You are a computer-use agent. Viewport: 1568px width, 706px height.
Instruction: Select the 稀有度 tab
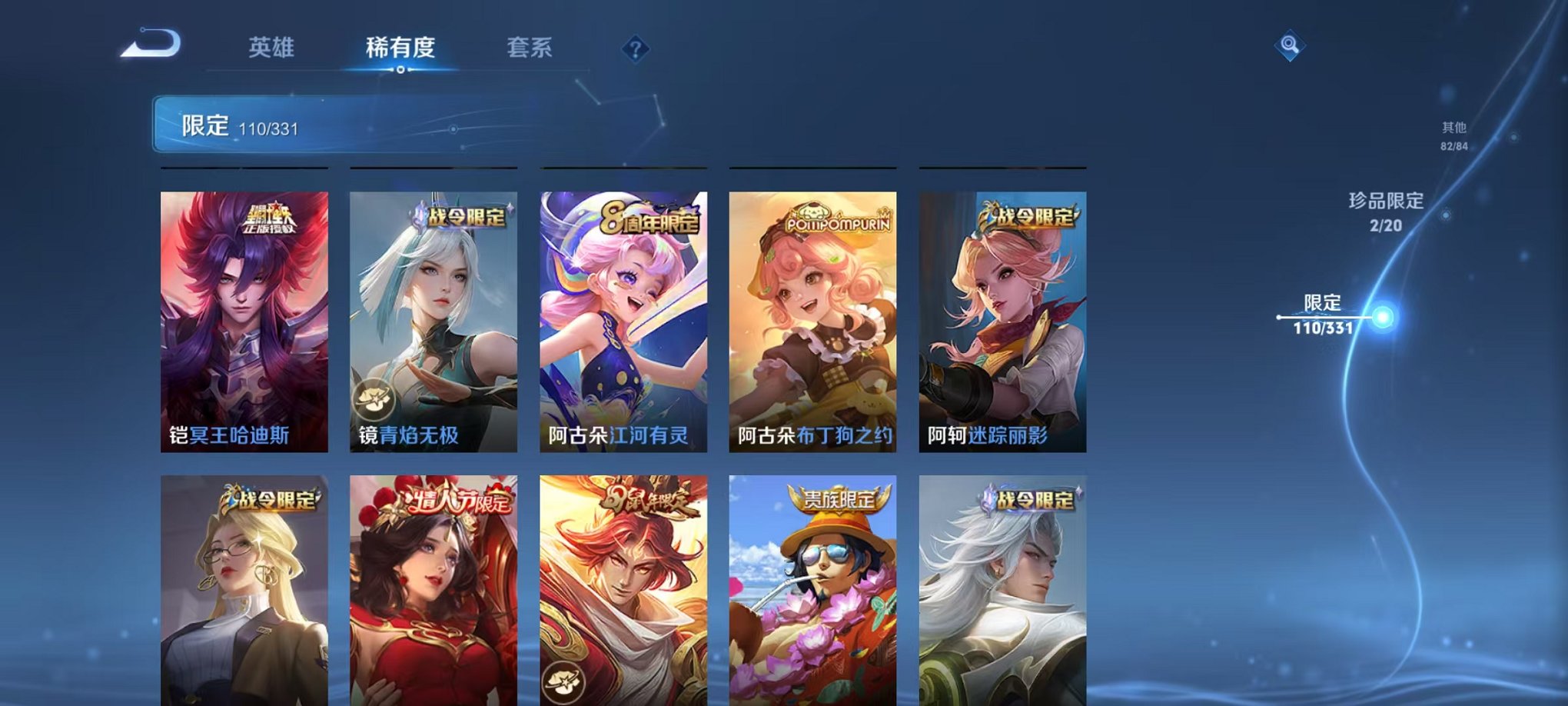pyautogui.click(x=400, y=47)
